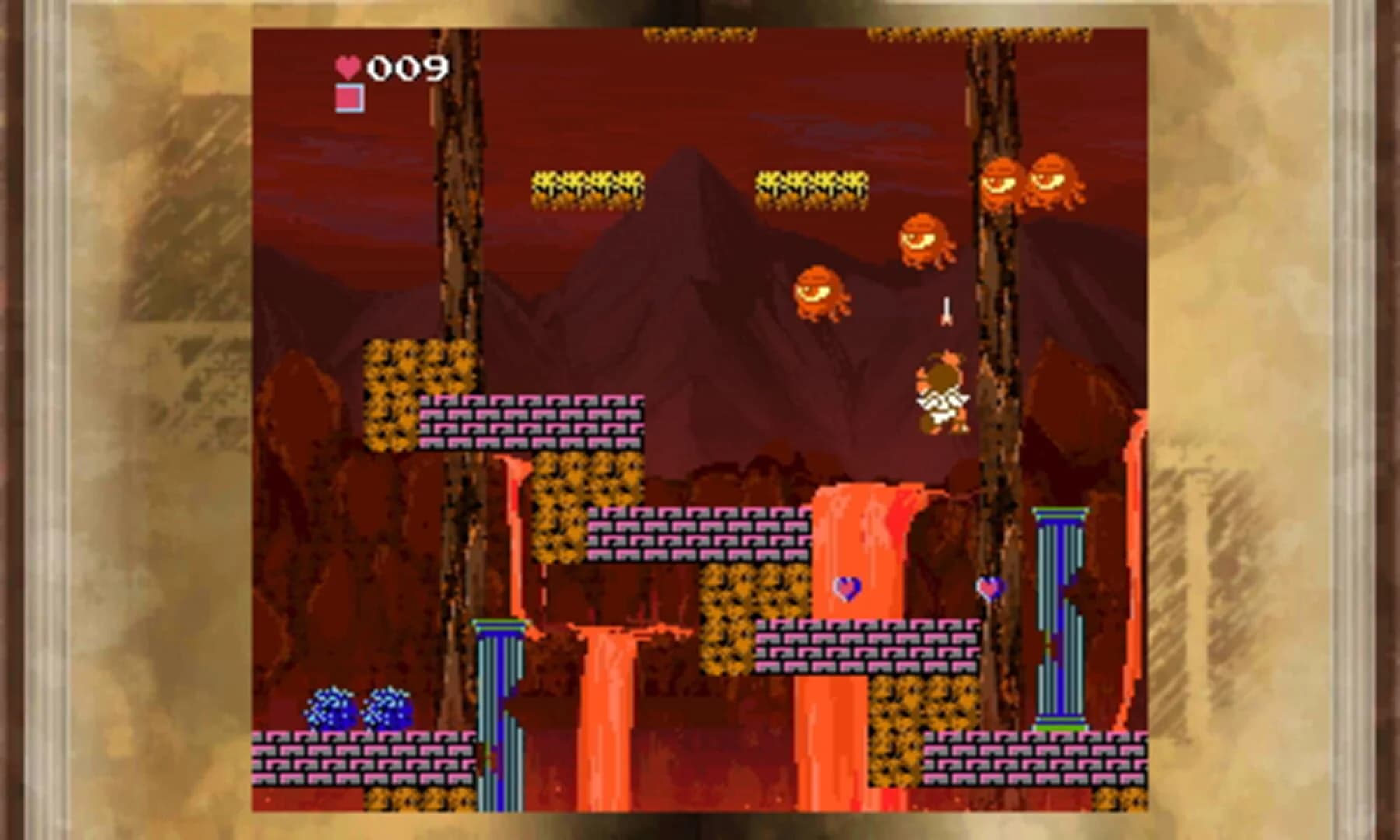
Task: Select the score counter reading 009
Action: click(409, 68)
